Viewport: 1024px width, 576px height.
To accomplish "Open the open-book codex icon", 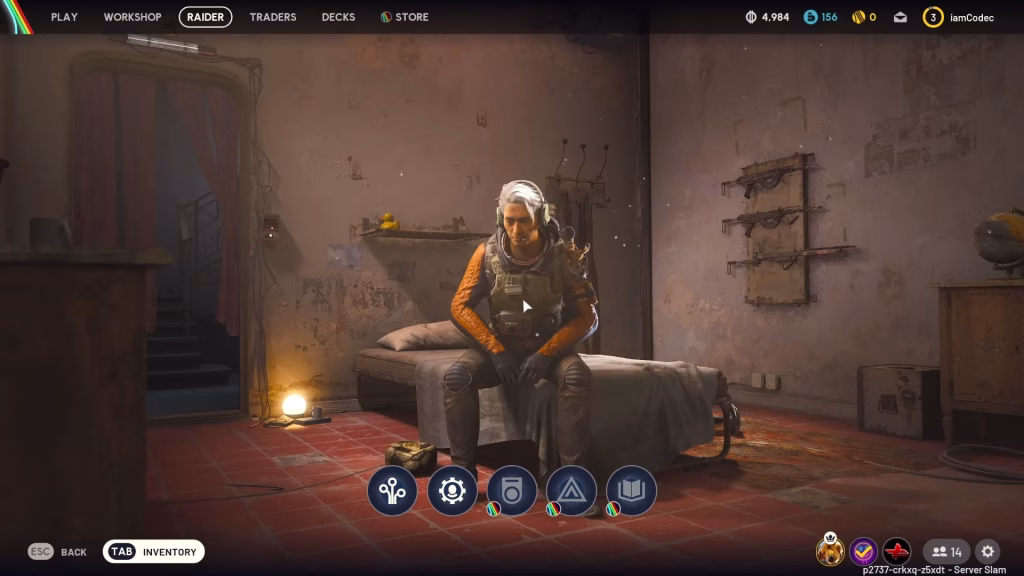I will [632, 491].
